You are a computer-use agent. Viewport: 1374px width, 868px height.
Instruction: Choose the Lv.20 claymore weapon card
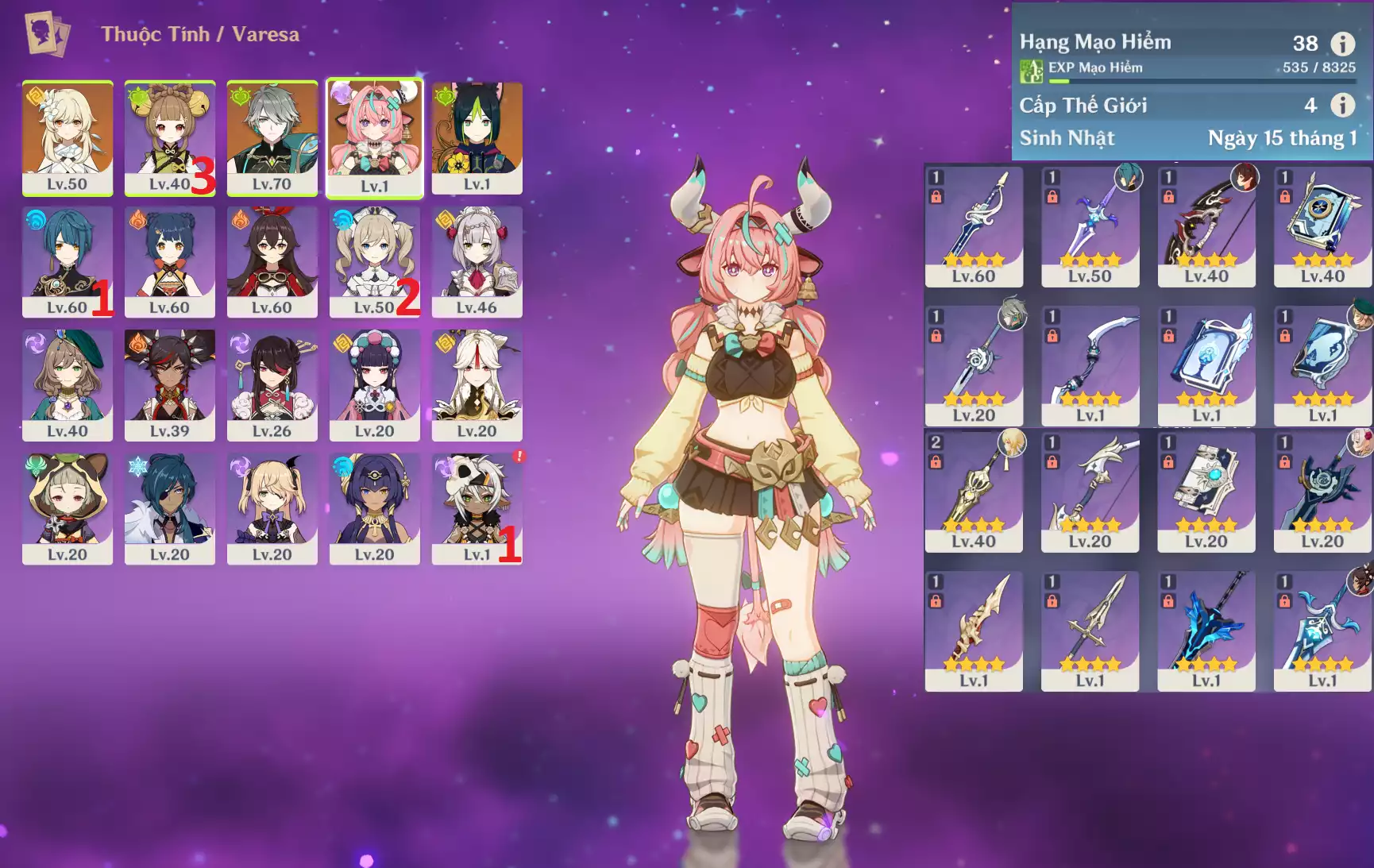click(x=1322, y=492)
